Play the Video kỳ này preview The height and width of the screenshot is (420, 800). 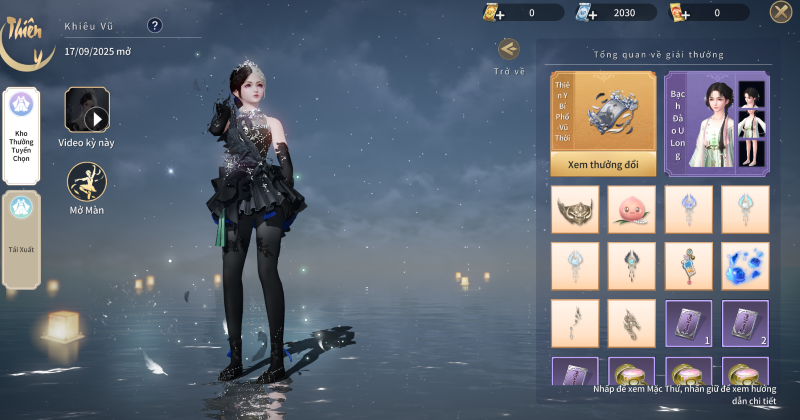tap(87, 110)
